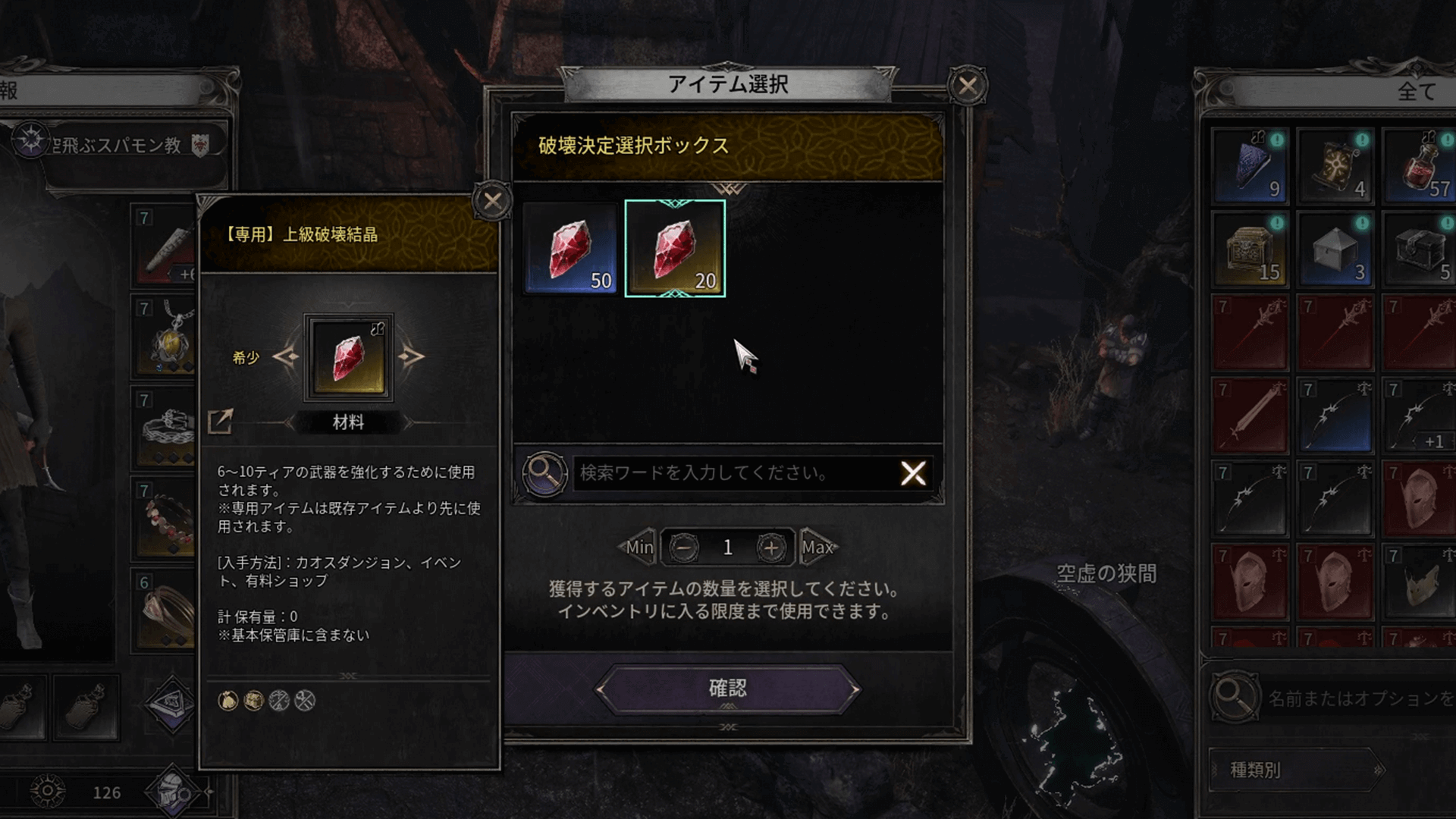The width and height of the screenshot is (1456, 819).
Task: Click the left arrow beside the crystal image
Action: pyautogui.click(x=287, y=356)
